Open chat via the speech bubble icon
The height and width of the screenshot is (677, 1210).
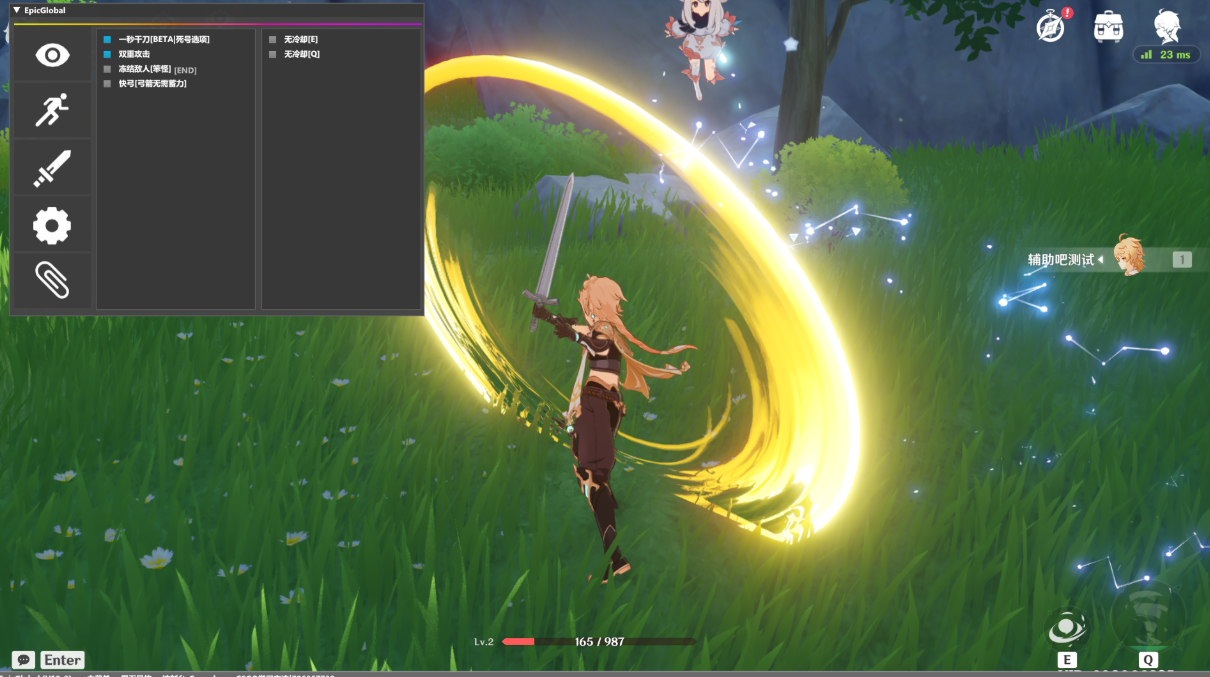click(x=23, y=660)
